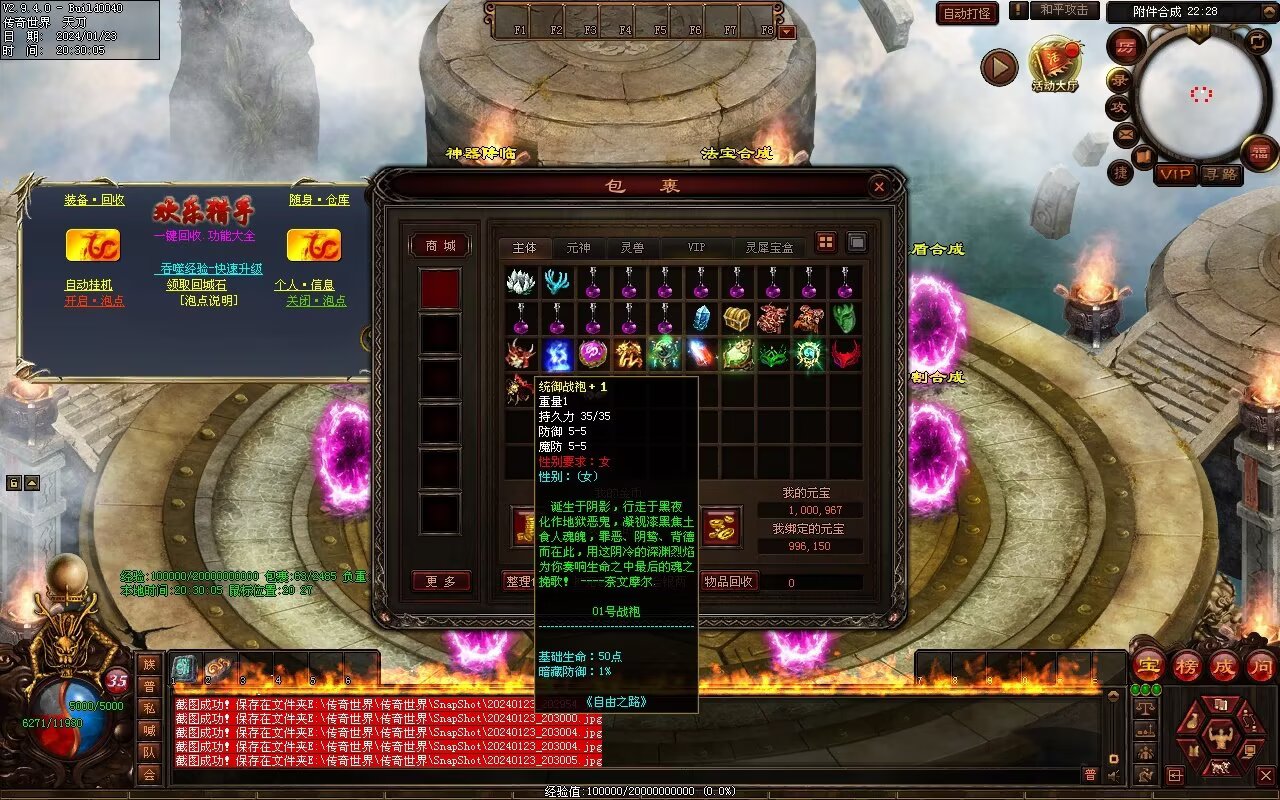Select the green mask item slot
This screenshot has height=800, width=1280.
coord(845,319)
